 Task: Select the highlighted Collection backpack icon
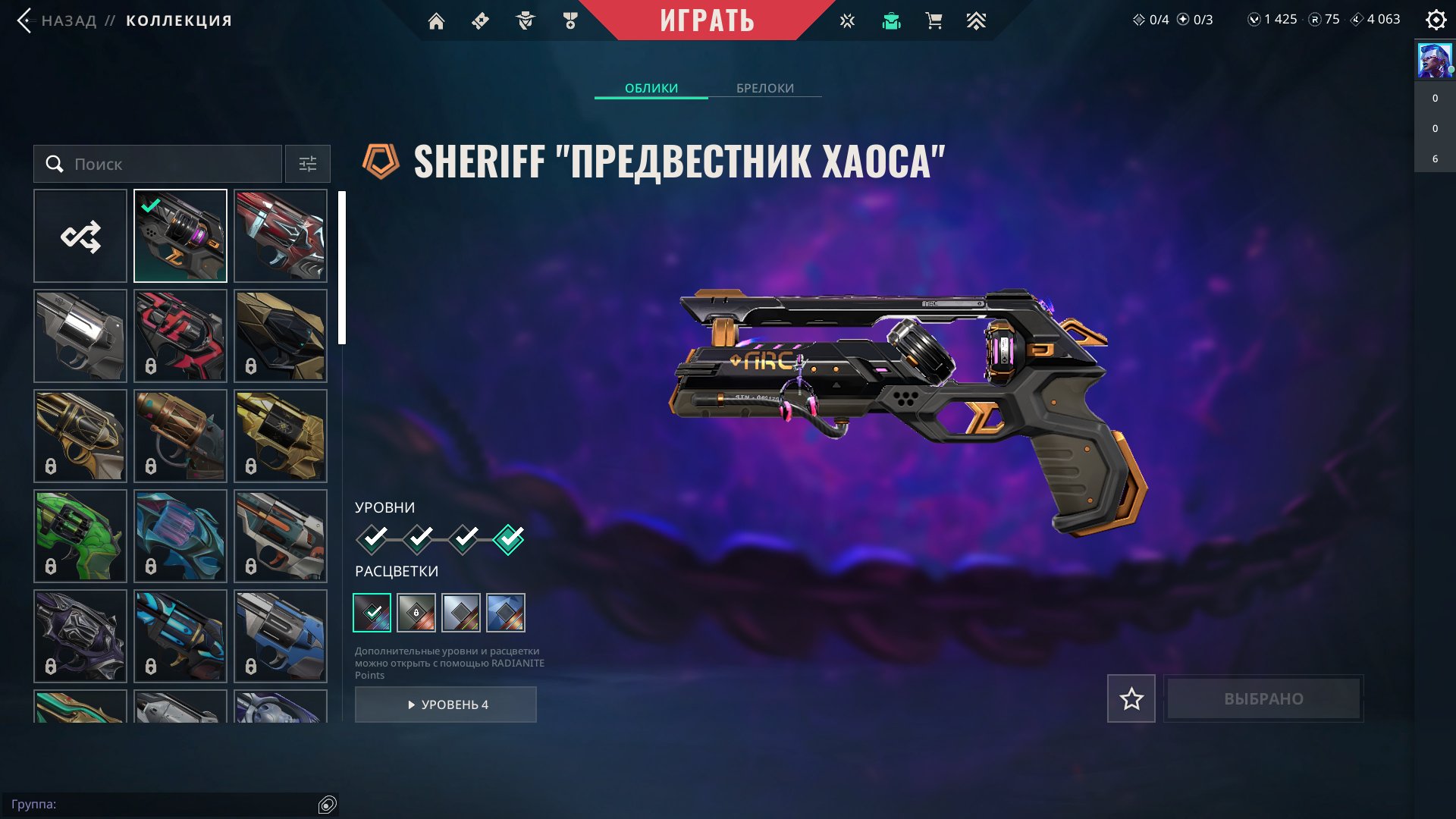(x=890, y=20)
